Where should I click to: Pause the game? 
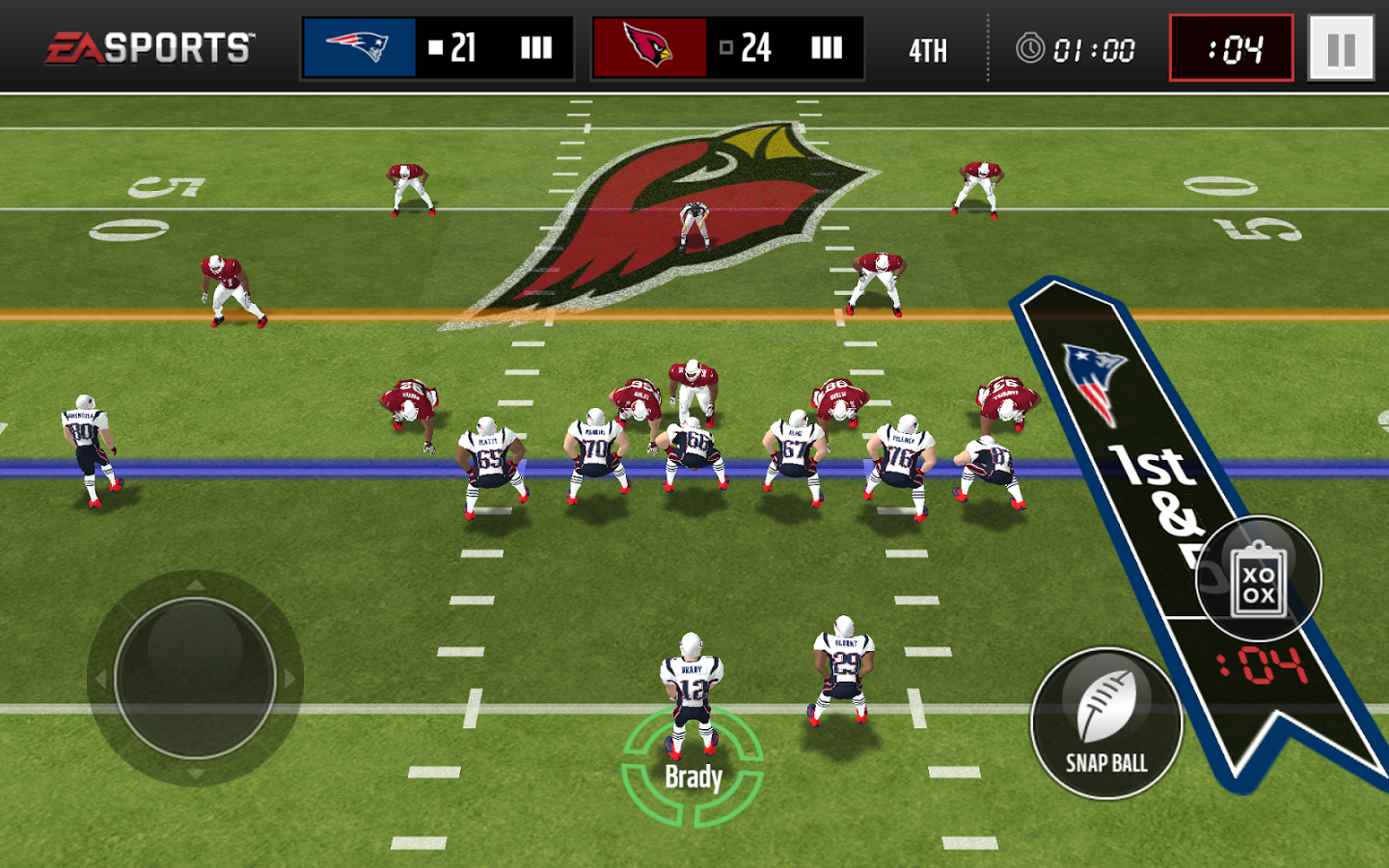pyautogui.click(x=1341, y=48)
